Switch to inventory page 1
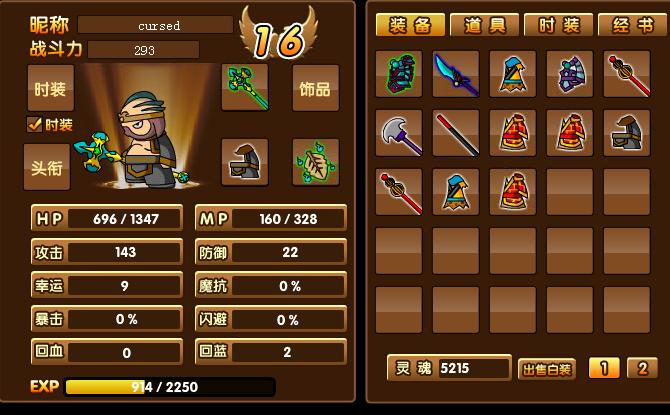Screen dimensions: 670x415 point(603,368)
